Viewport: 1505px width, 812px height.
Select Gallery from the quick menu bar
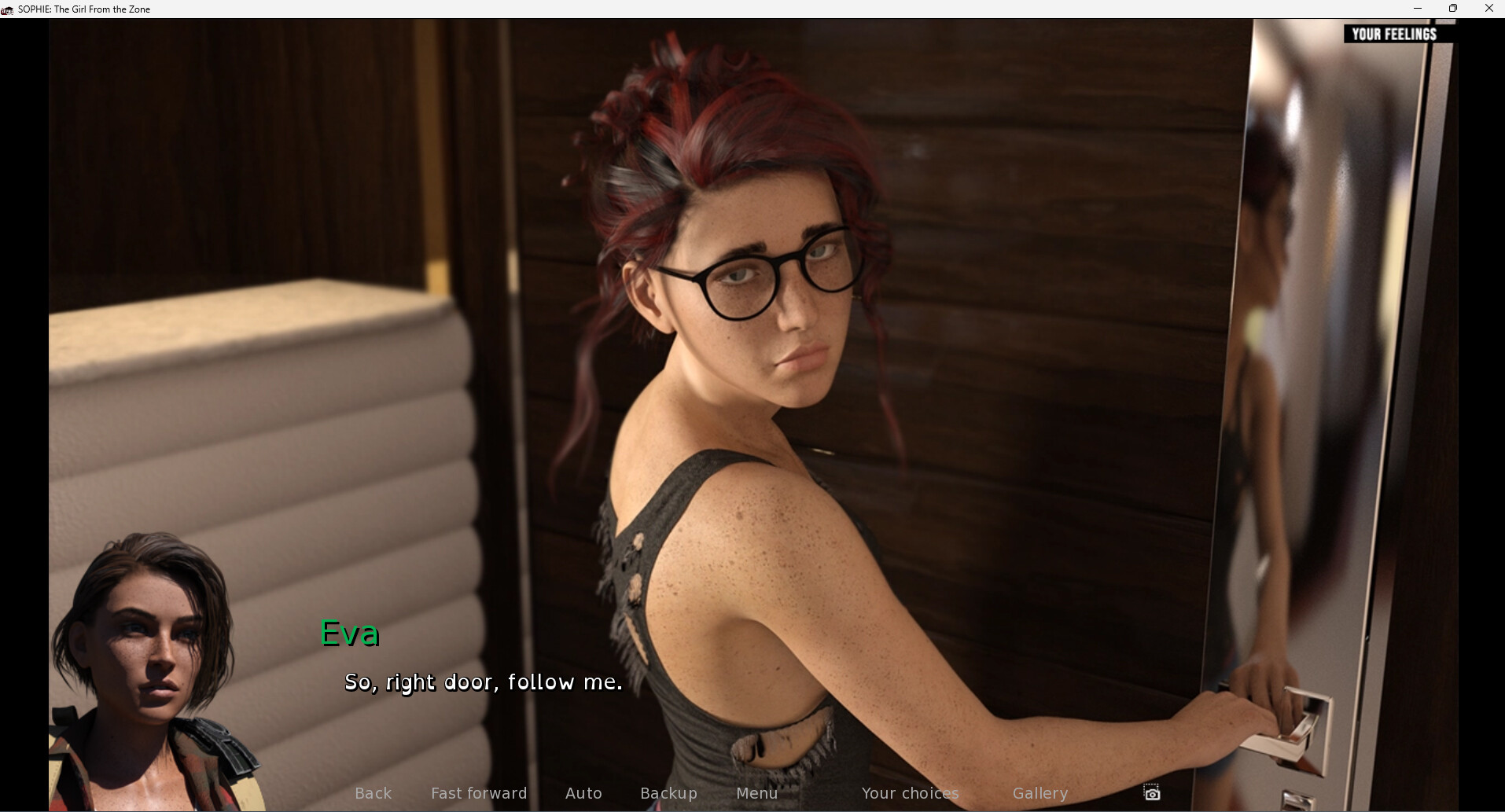1040,793
